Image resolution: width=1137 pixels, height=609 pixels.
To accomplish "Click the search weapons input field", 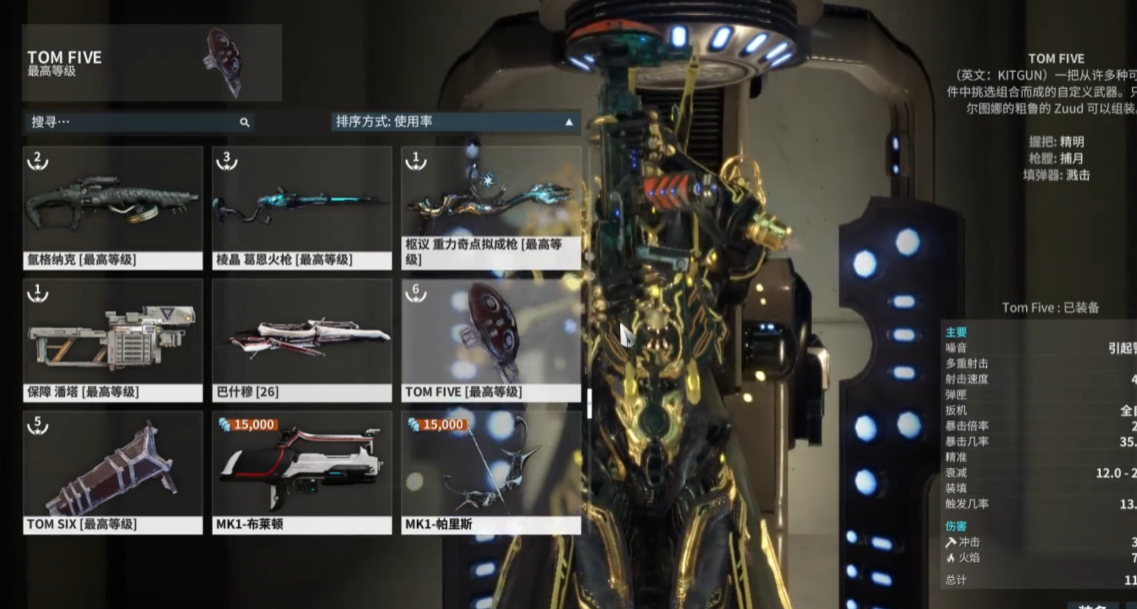I will [130, 122].
